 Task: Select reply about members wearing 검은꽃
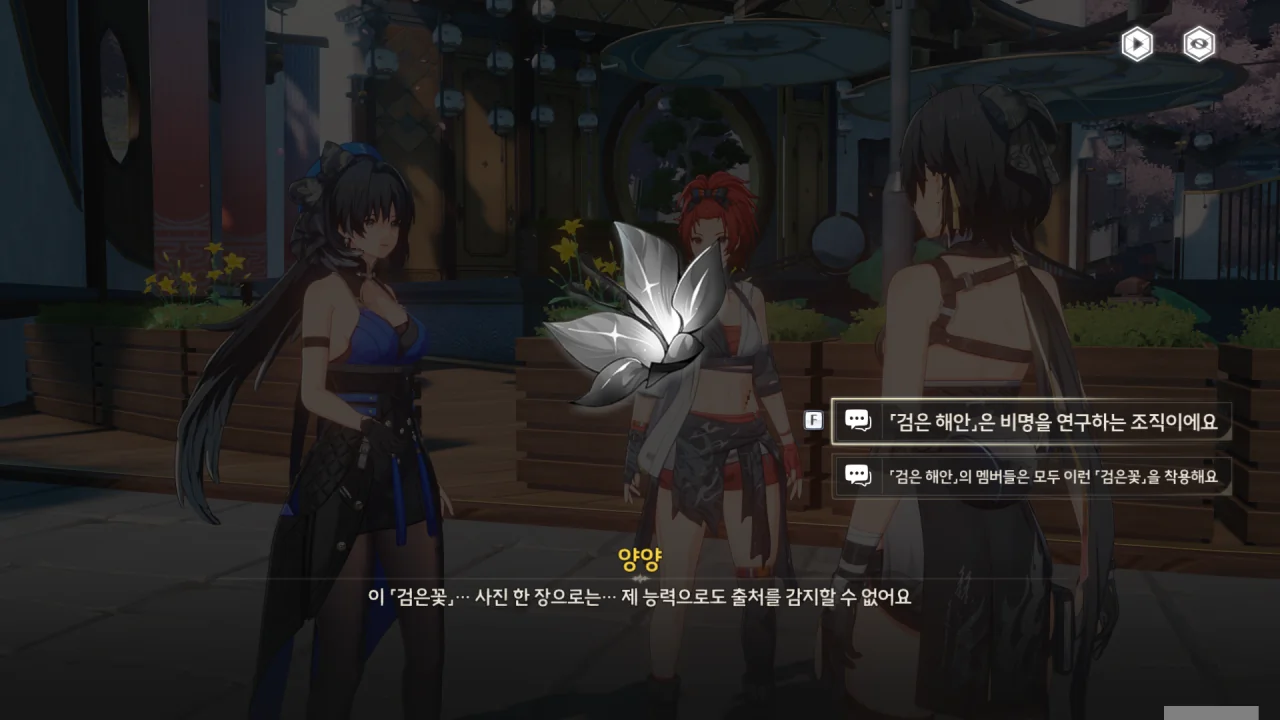(1031, 476)
